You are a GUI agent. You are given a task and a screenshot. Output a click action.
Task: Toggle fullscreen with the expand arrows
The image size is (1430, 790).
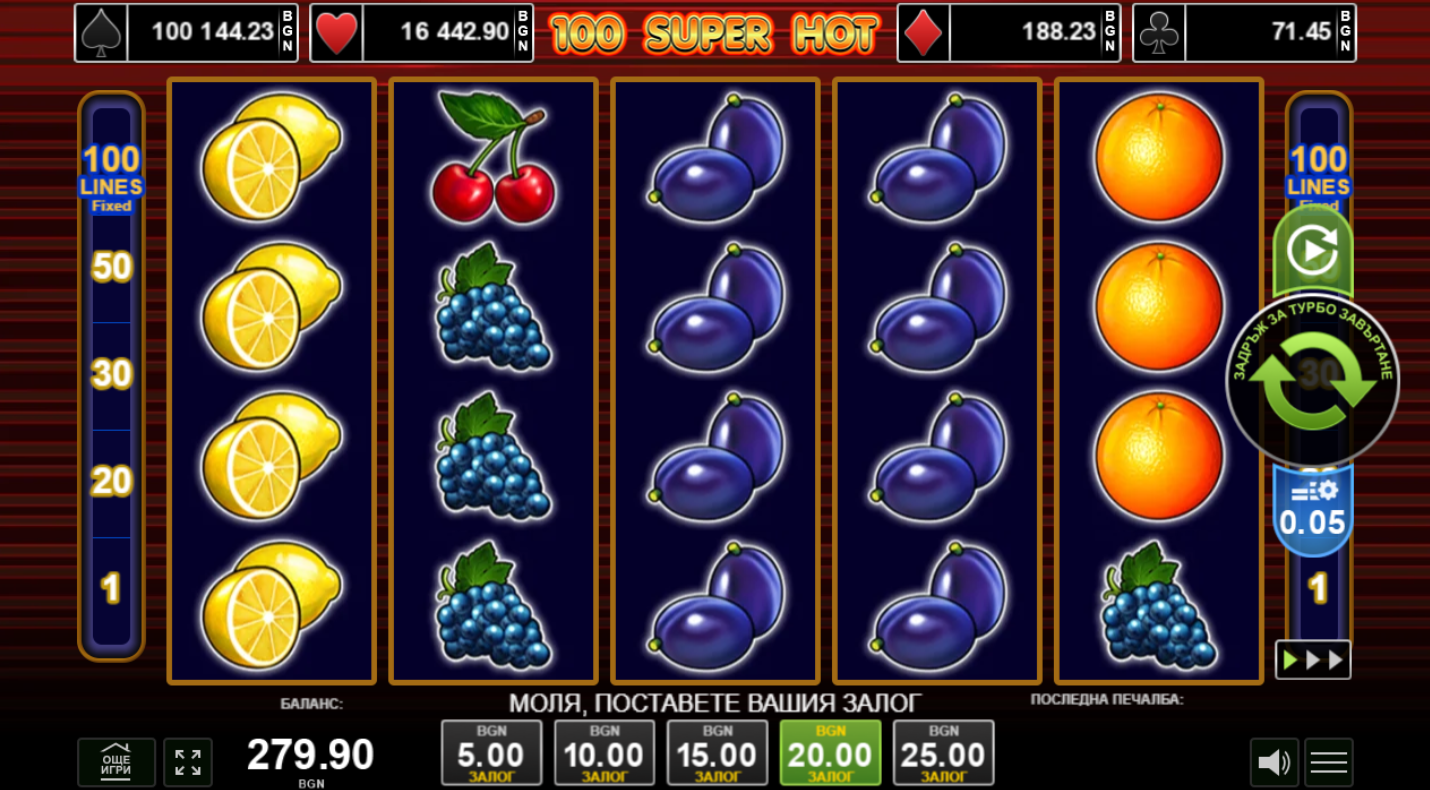pyautogui.click(x=188, y=762)
